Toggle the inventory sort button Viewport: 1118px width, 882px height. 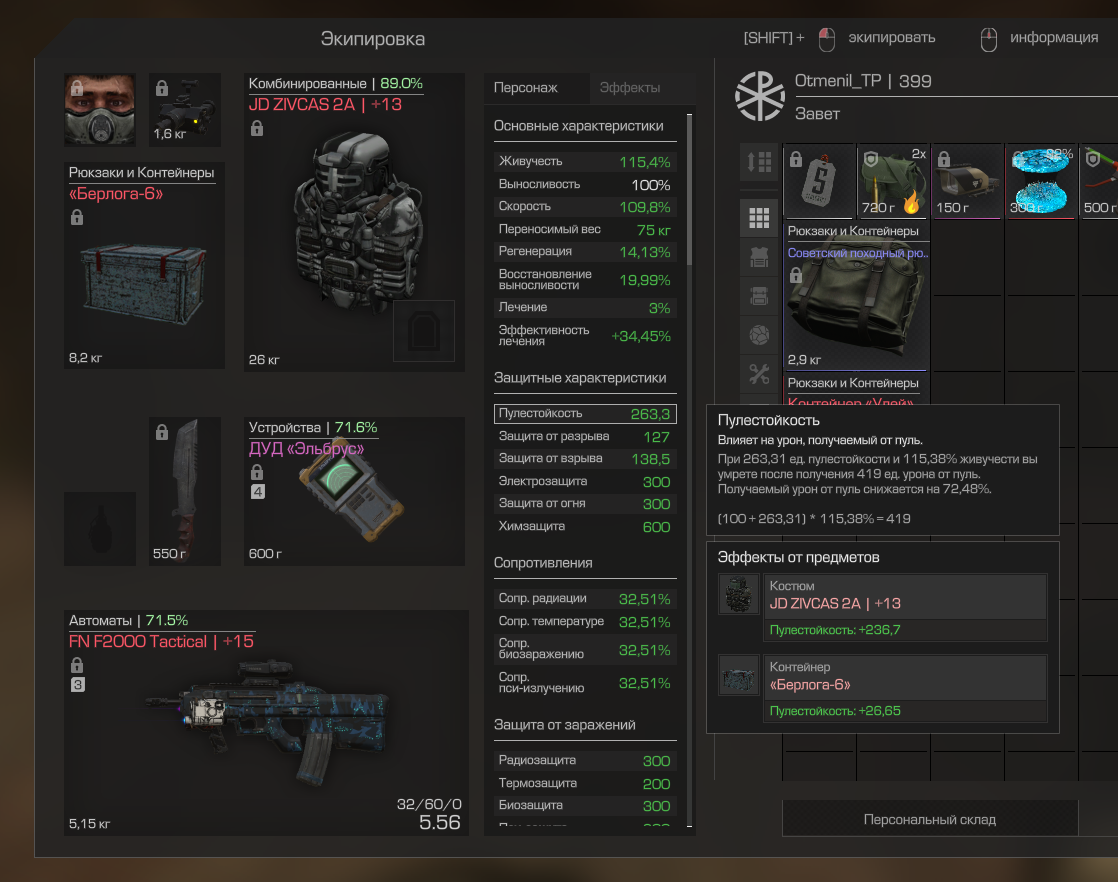[x=758, y=162]
